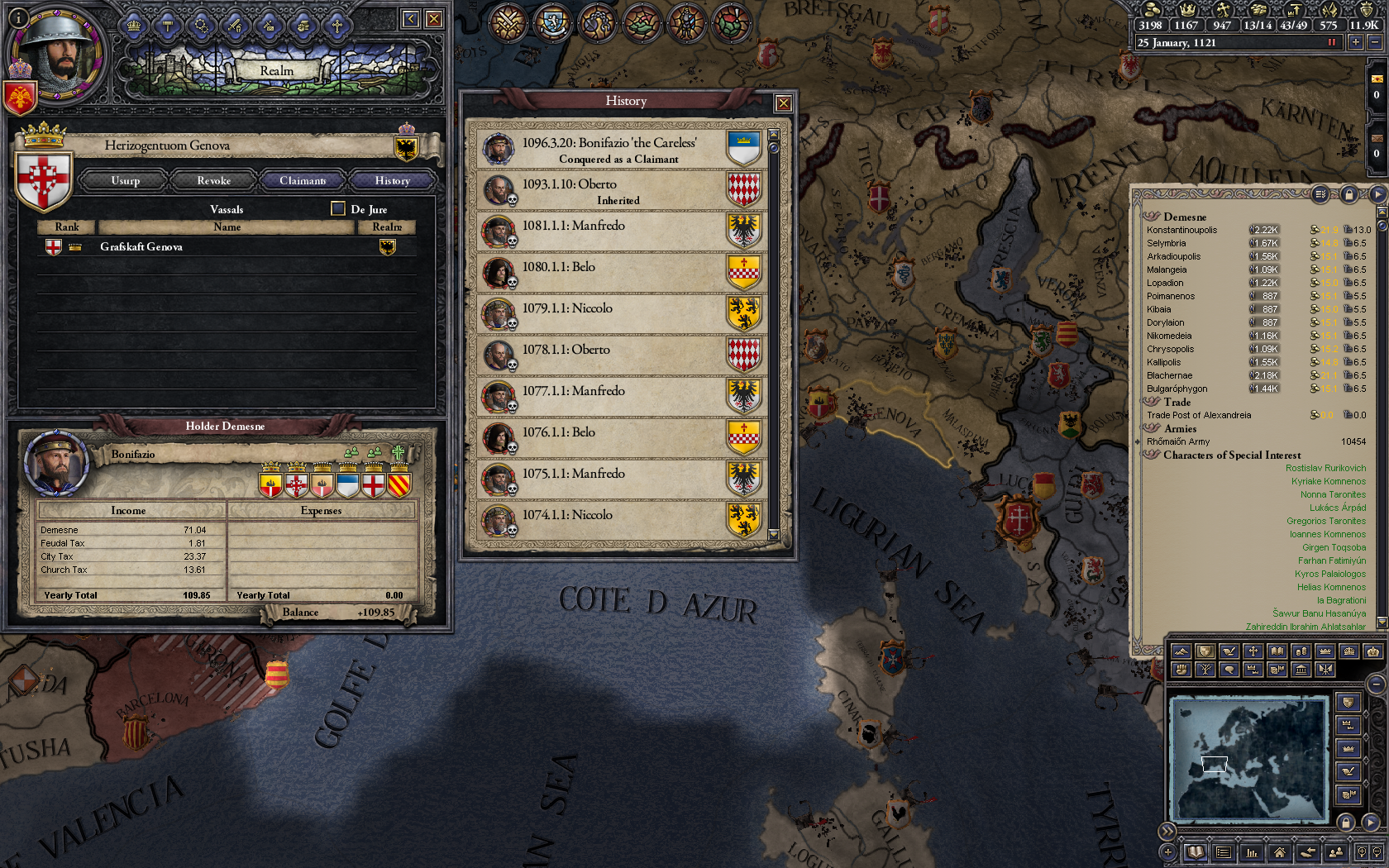This screenshot has width=1389, height=868.
Task: Select the 1093 Oberto Inherited history entry
Action: click(x=618, y=191)
